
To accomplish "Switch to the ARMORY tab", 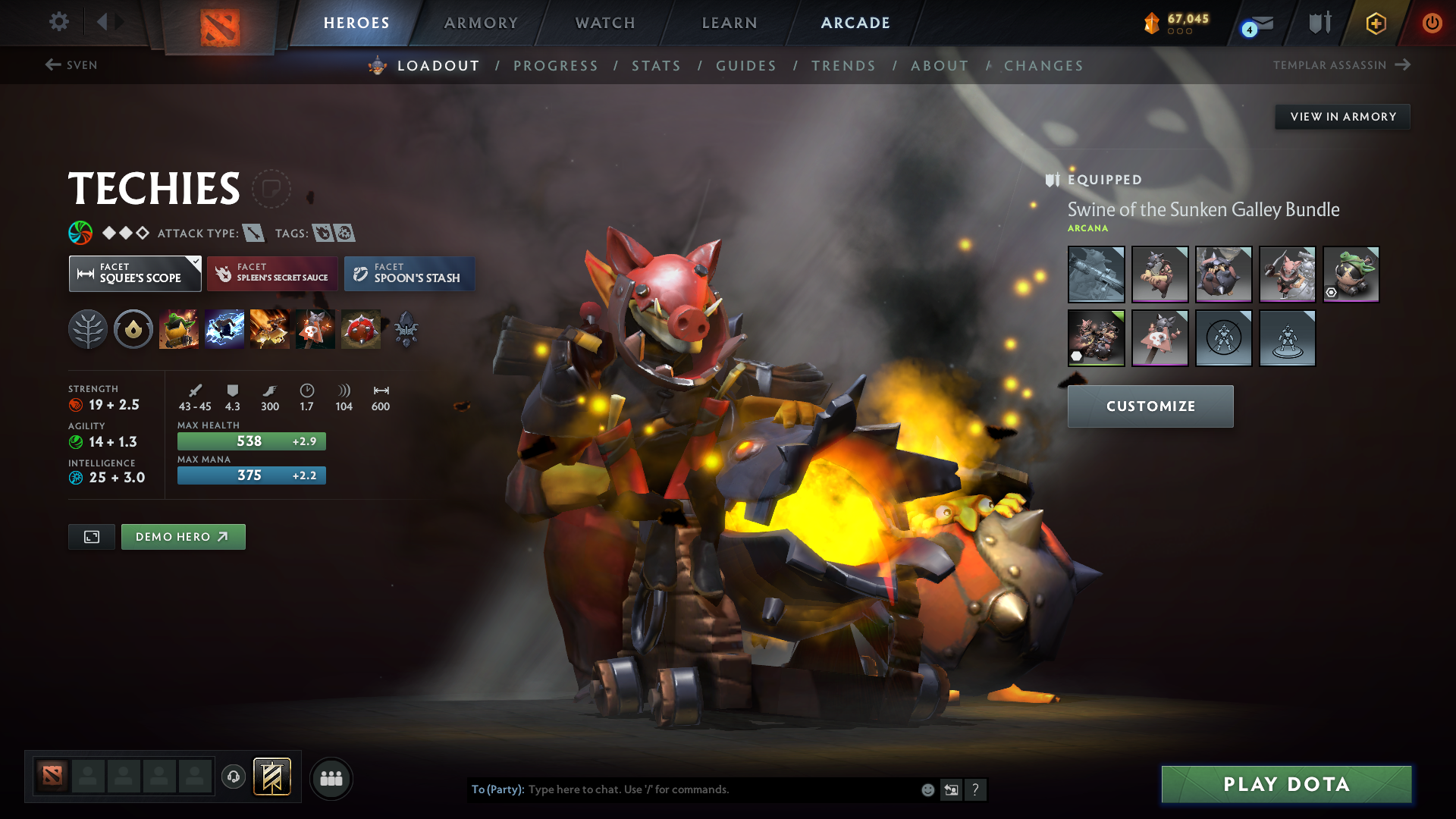I will click(481, 22).
